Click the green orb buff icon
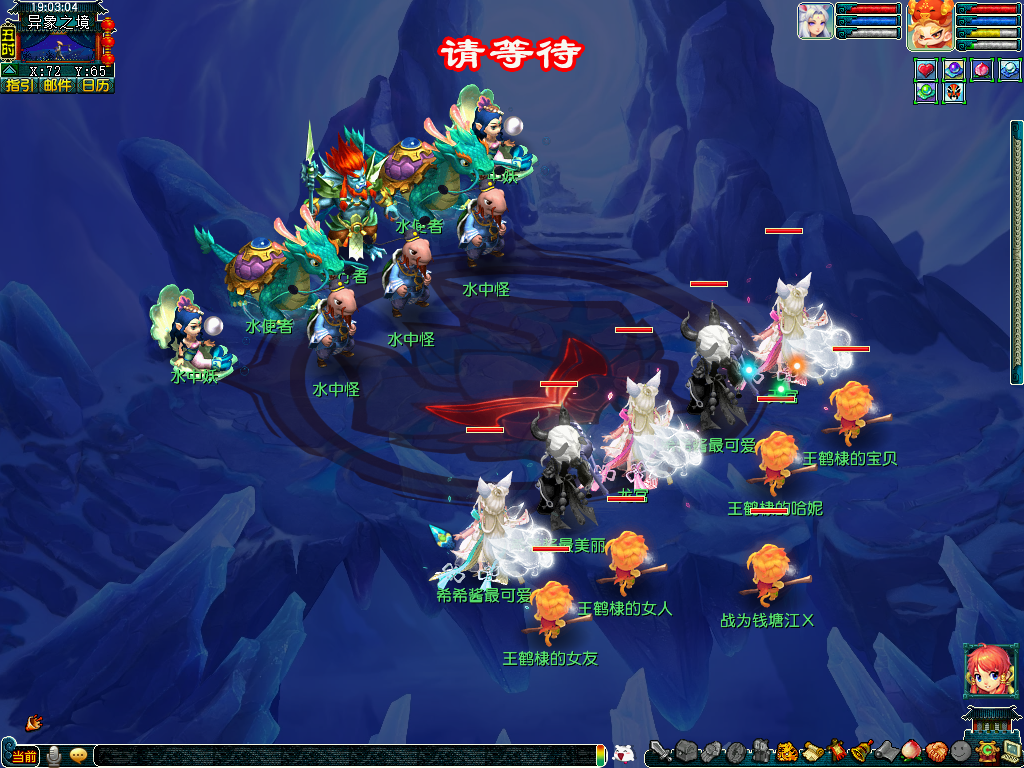This screenshot has height=768, width=1024. click(x=926, y=92)
